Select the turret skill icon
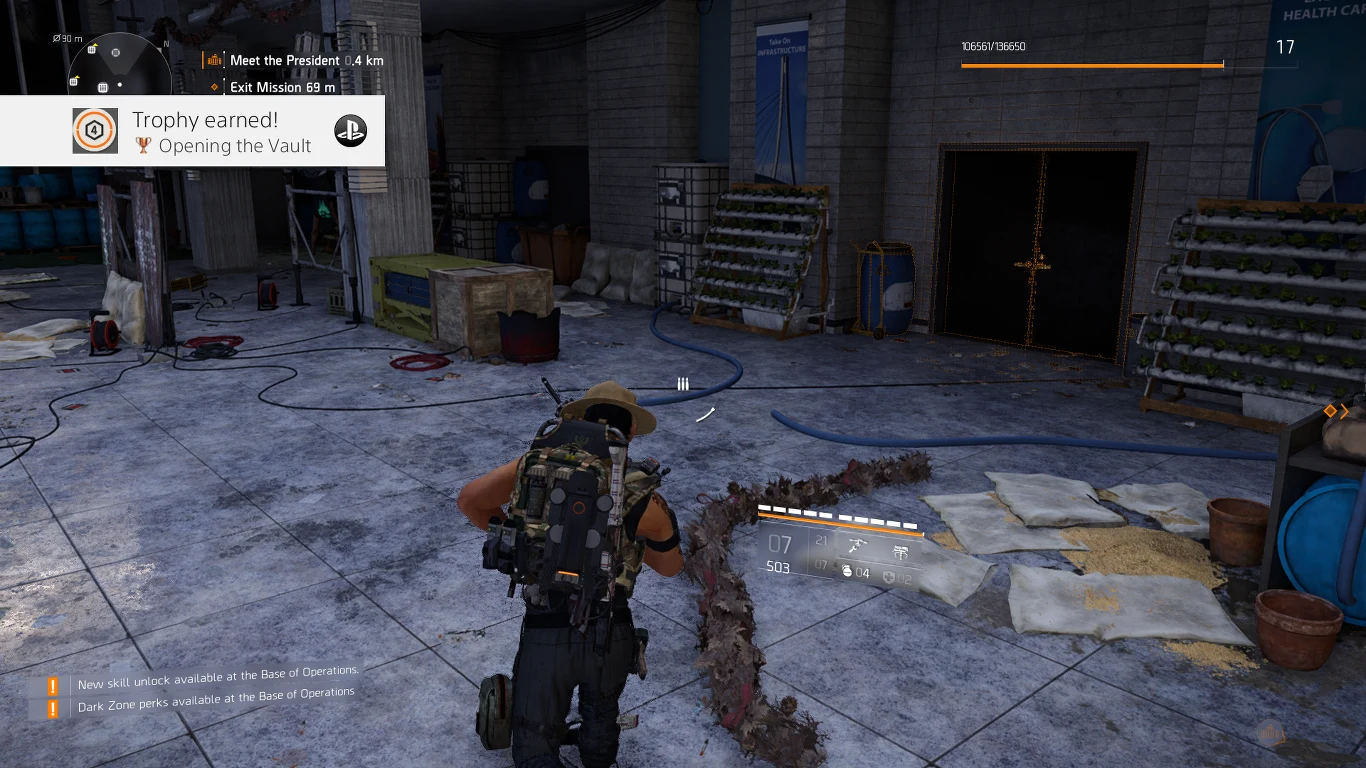This screenshot has width=1366, height=768. click(903, 551)
